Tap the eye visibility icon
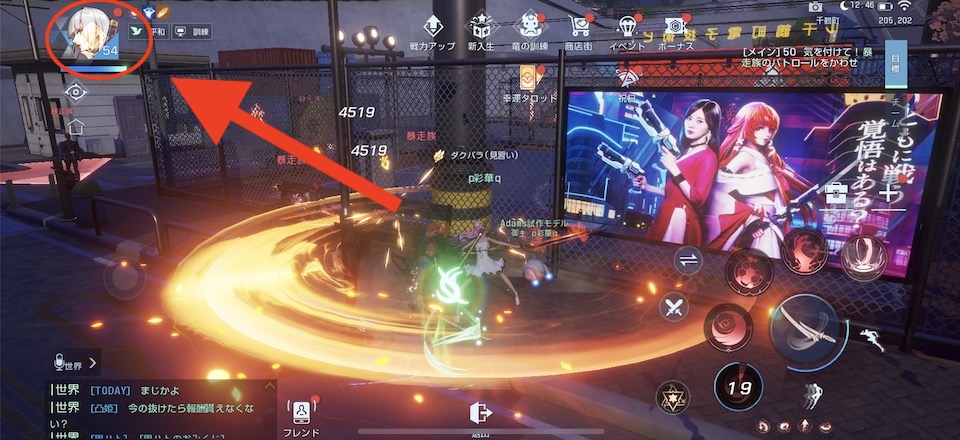The height and width of the screenshot is (440, 960). coord(74,92)
